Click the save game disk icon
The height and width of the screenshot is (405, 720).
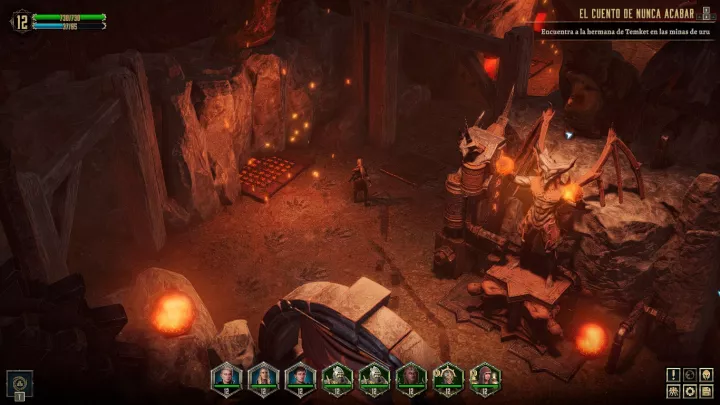tap(706, 391)
